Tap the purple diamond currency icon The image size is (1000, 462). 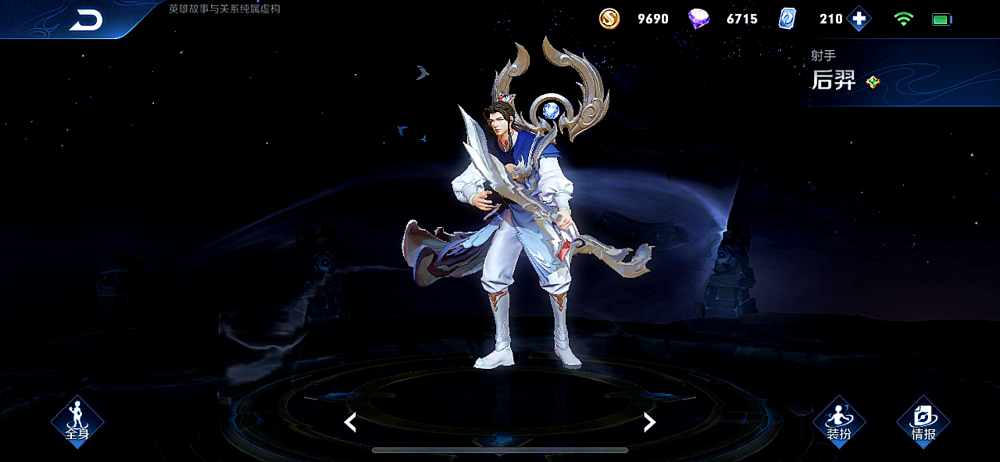click(x=699, y=18)
